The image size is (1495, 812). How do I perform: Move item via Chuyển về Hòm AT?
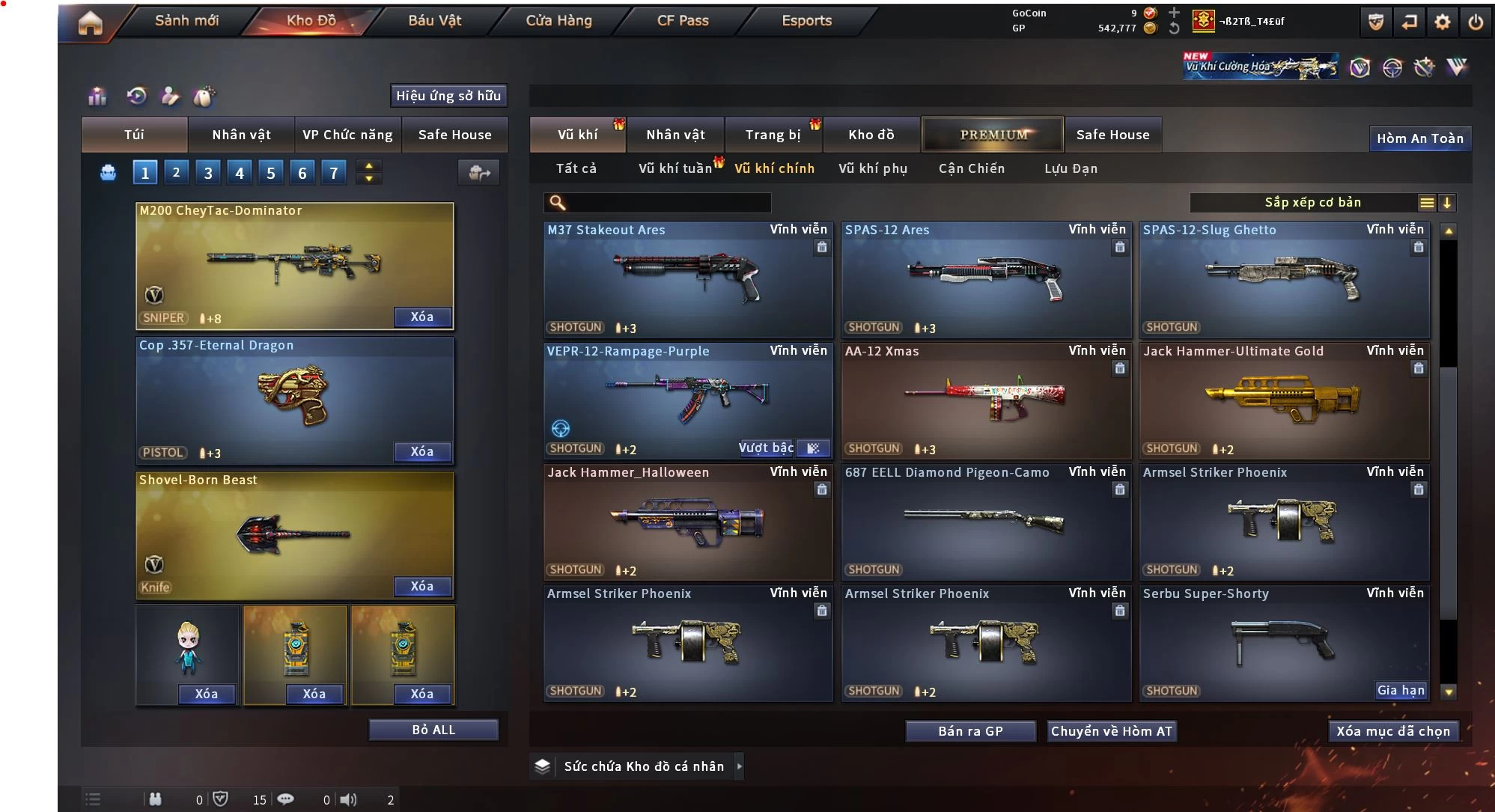pos(1111,731)
